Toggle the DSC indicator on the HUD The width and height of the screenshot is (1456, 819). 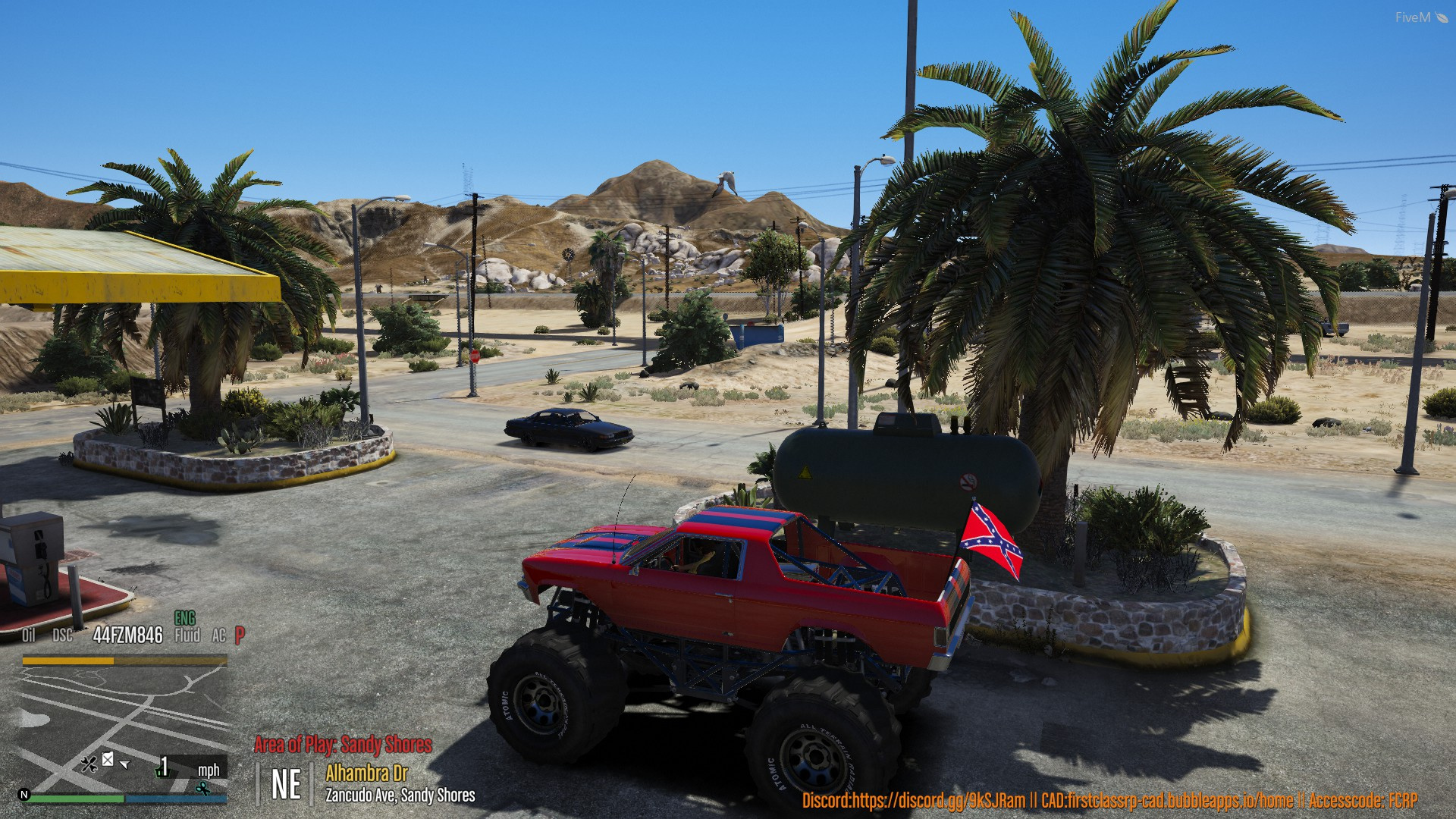pyautogui.click(x=61, y=635)
